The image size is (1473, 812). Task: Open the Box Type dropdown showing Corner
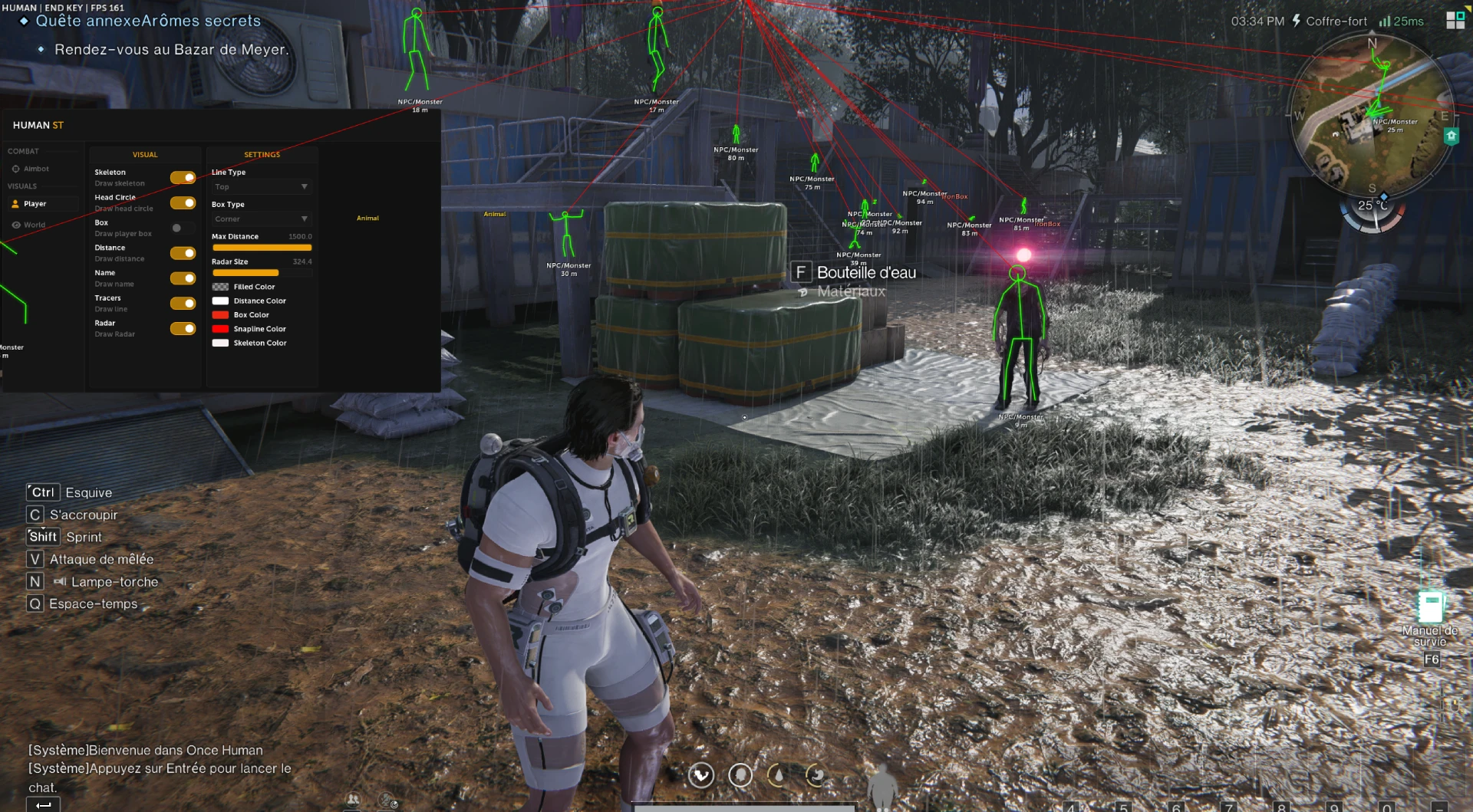click(x=261, y=219)
